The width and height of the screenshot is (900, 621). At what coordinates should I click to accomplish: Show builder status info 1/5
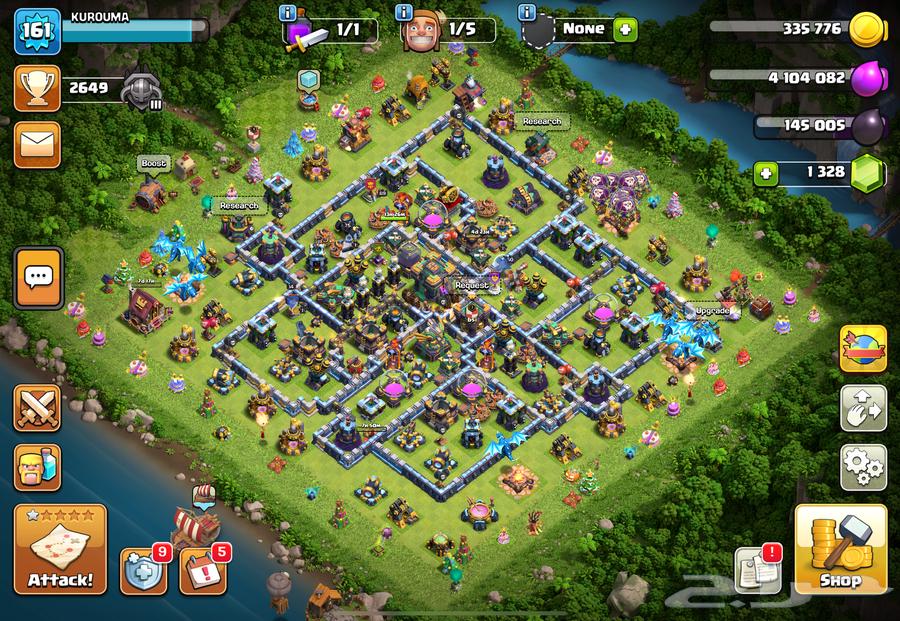404,13
